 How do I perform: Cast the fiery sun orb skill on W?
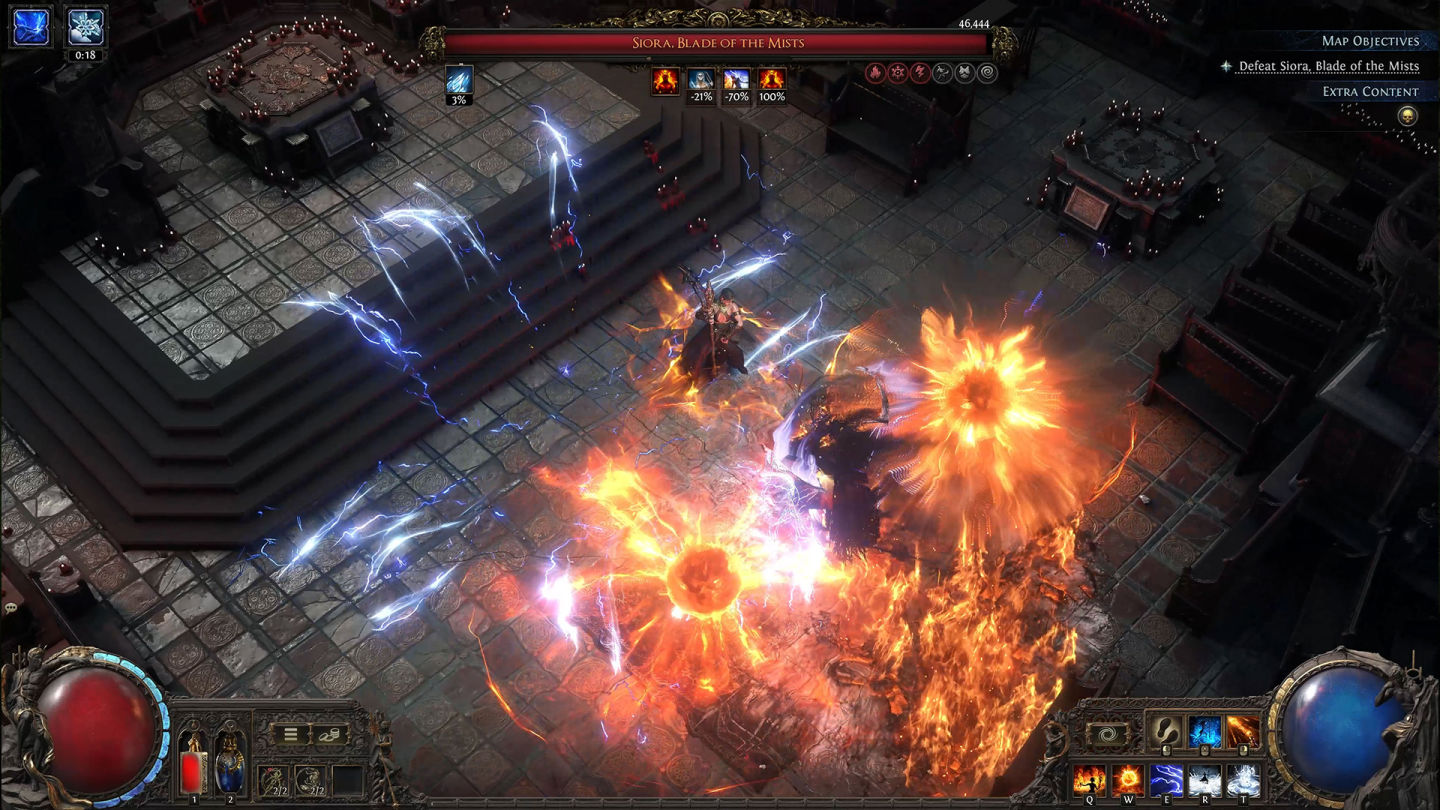coord(1128,778)
